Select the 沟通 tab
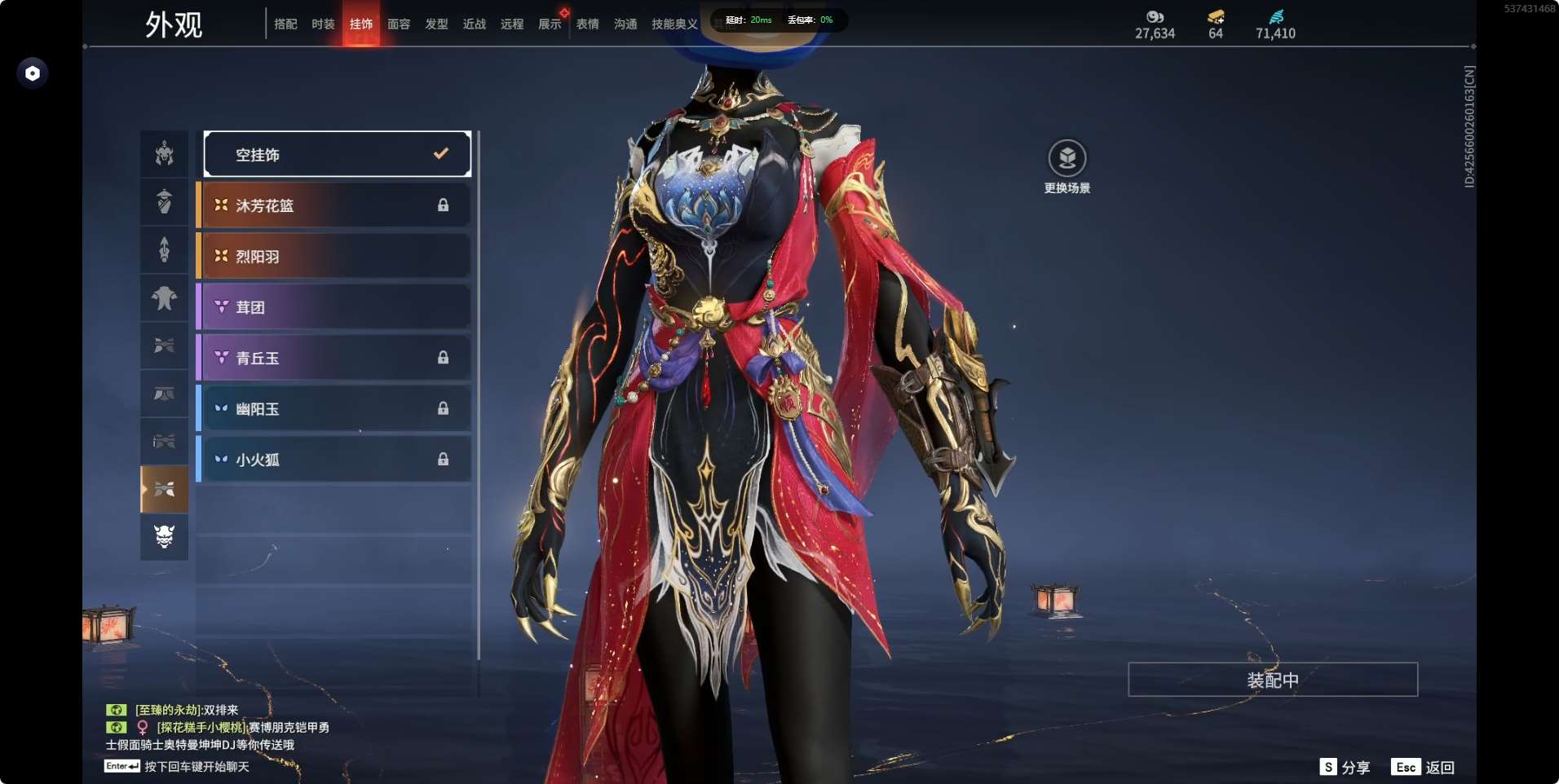This screenshot has height=784, width=1559. 625,24
